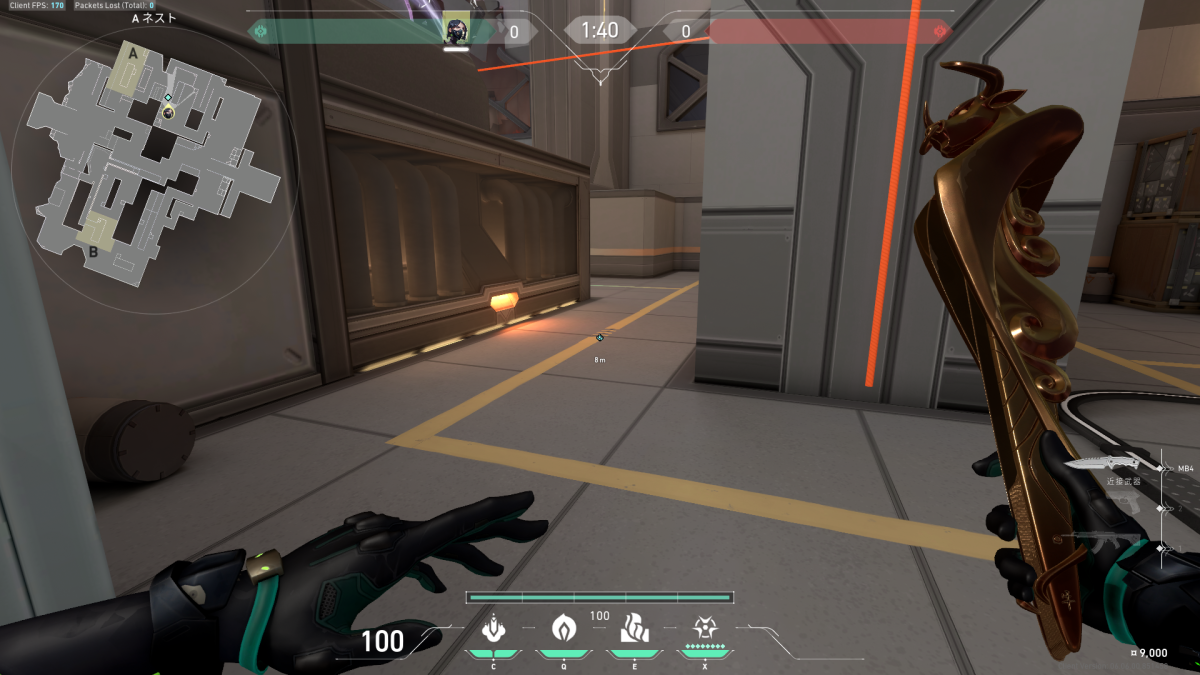Viewport: 1200px width, 675px height.
Task: Select the melee knife weapon slot
Action: 1101,464
